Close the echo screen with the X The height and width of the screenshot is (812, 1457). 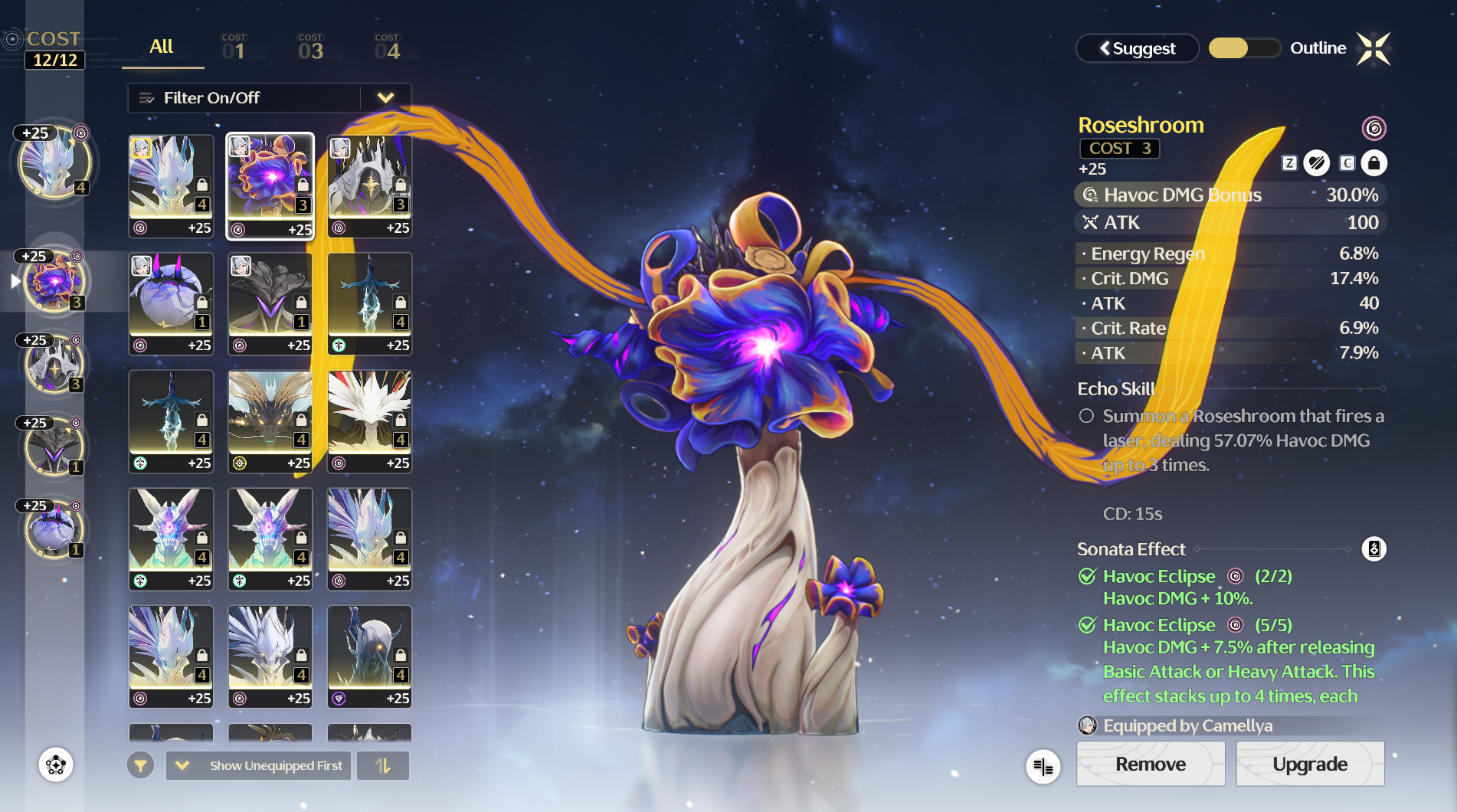click(1373, 48)
